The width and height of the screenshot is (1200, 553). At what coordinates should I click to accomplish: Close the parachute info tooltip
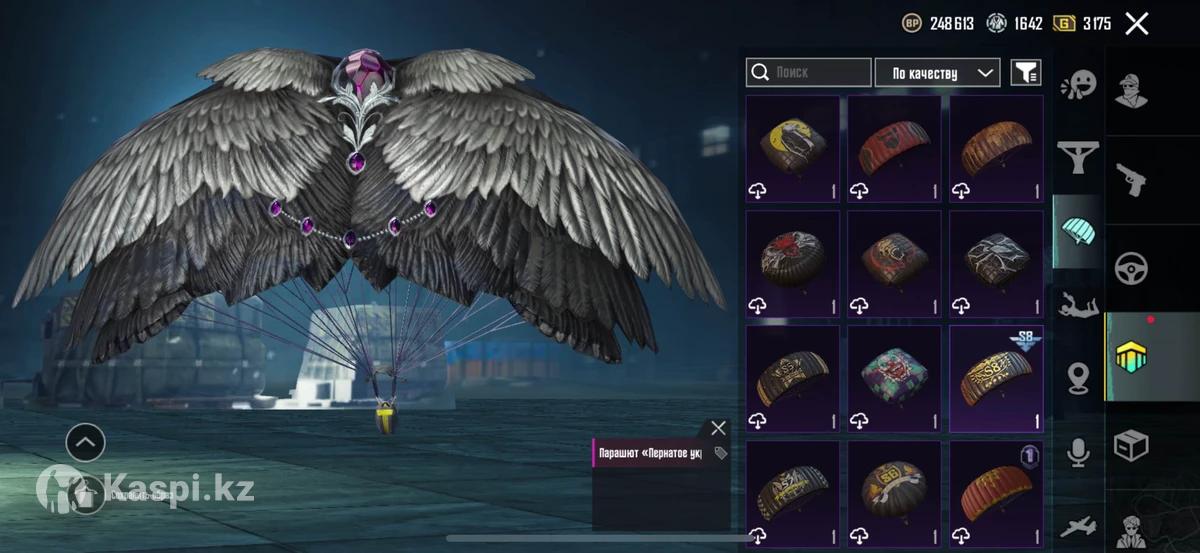pos(718,428)
